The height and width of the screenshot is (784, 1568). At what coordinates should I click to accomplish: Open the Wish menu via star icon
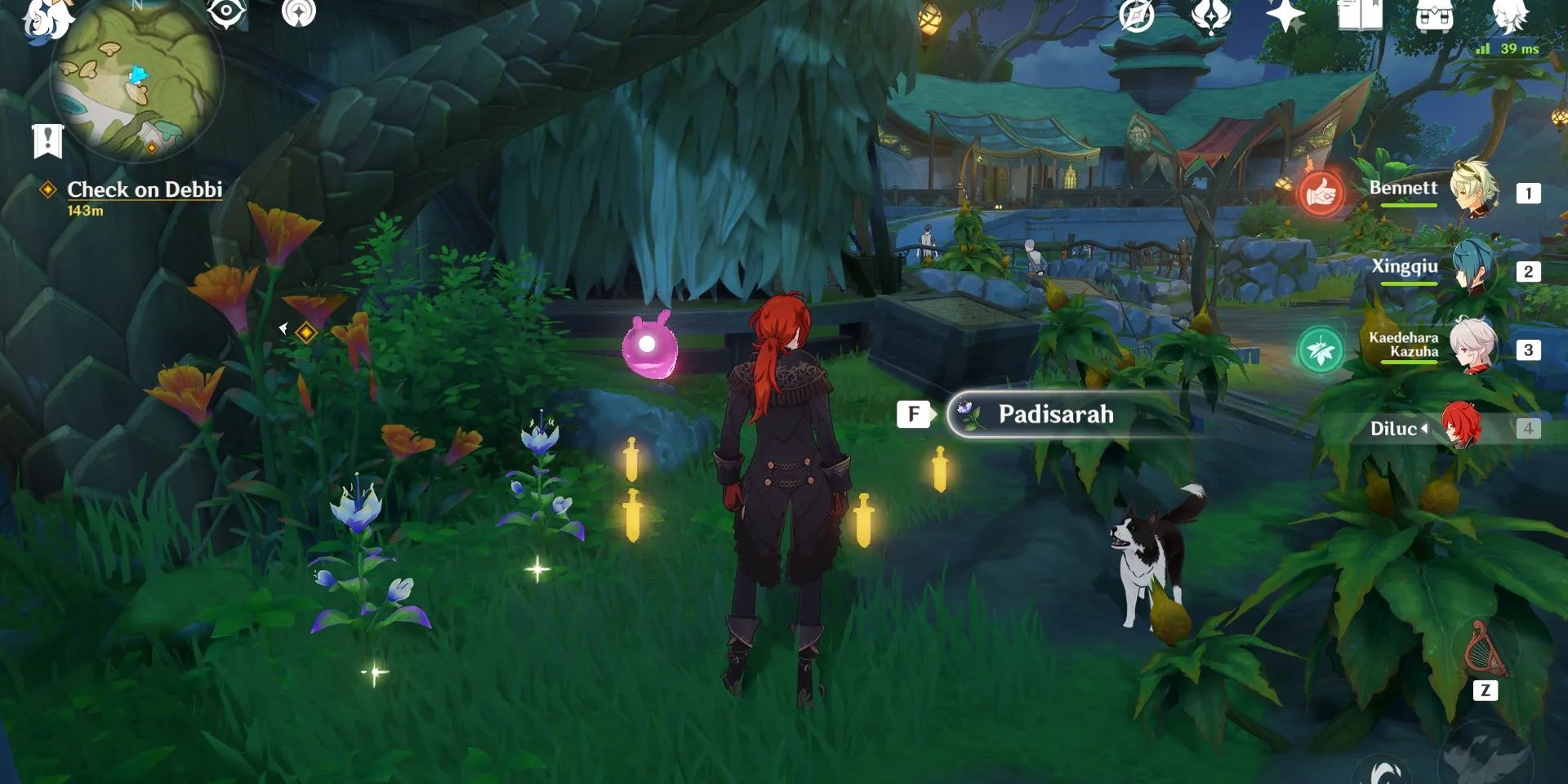coord(1284,15)
